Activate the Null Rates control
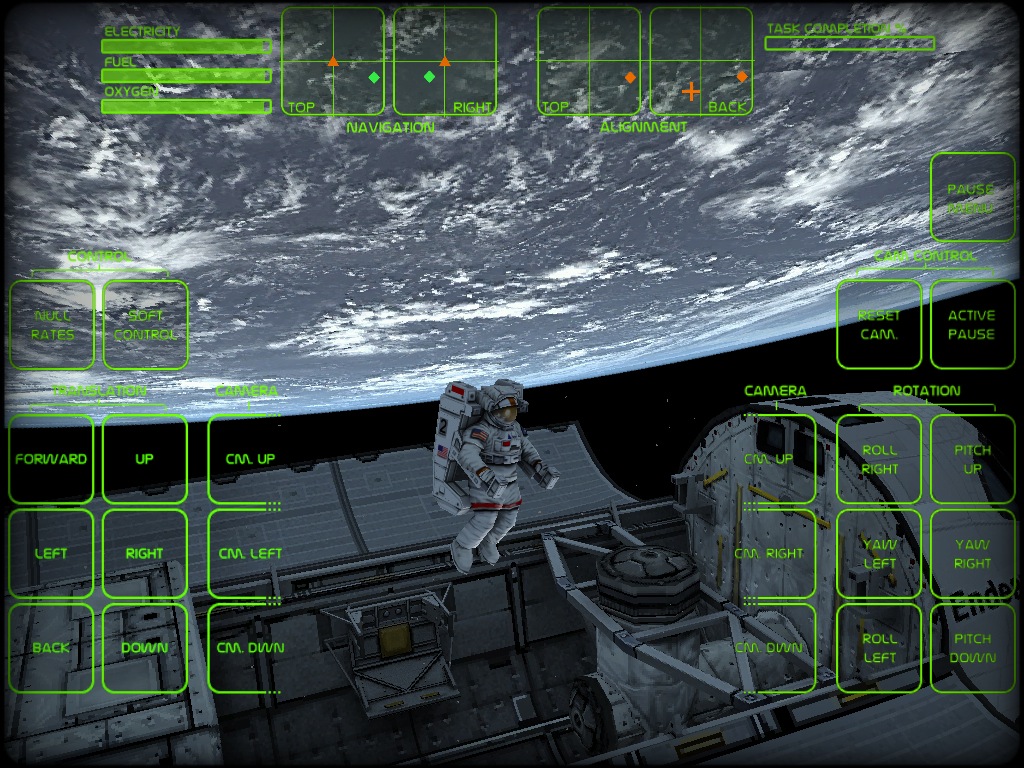Image resolution: width=1024 pixels, height=768 pixels. pos(52,325)
